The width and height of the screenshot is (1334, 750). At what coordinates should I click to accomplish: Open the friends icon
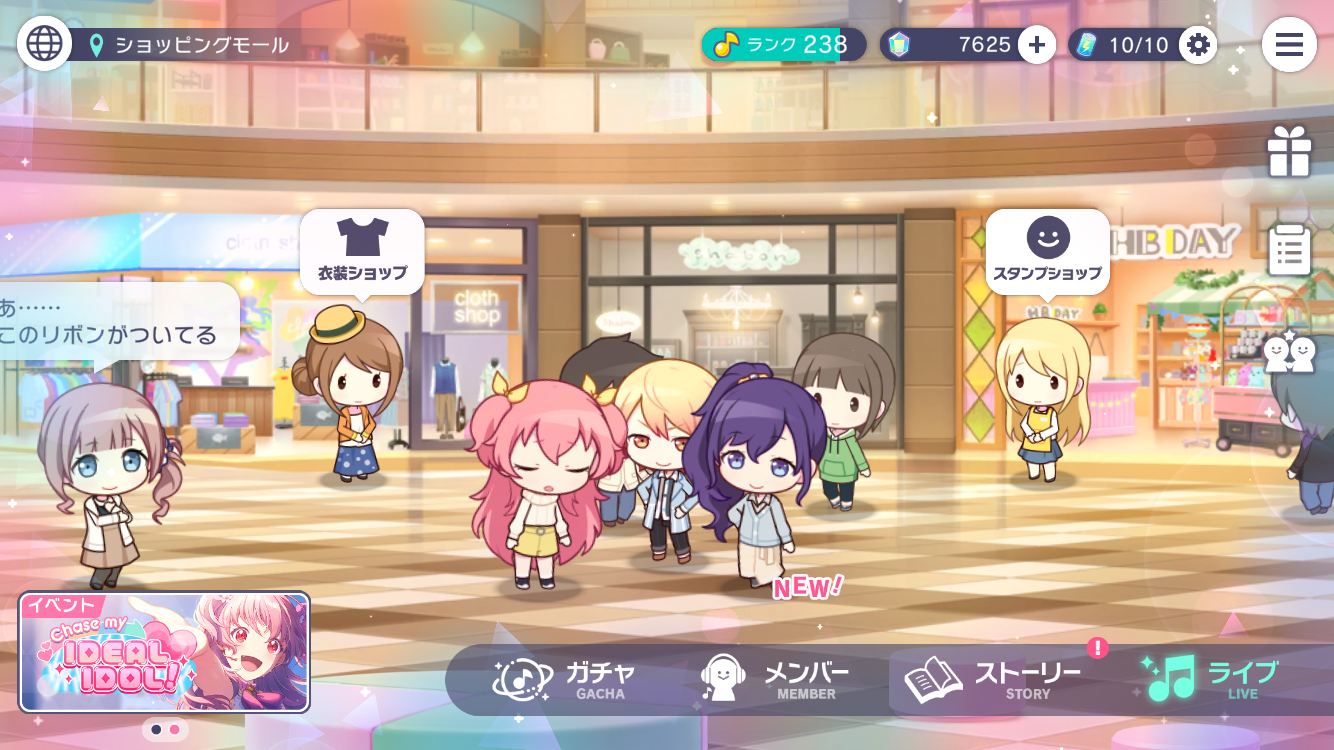[x=1289, y=352]
